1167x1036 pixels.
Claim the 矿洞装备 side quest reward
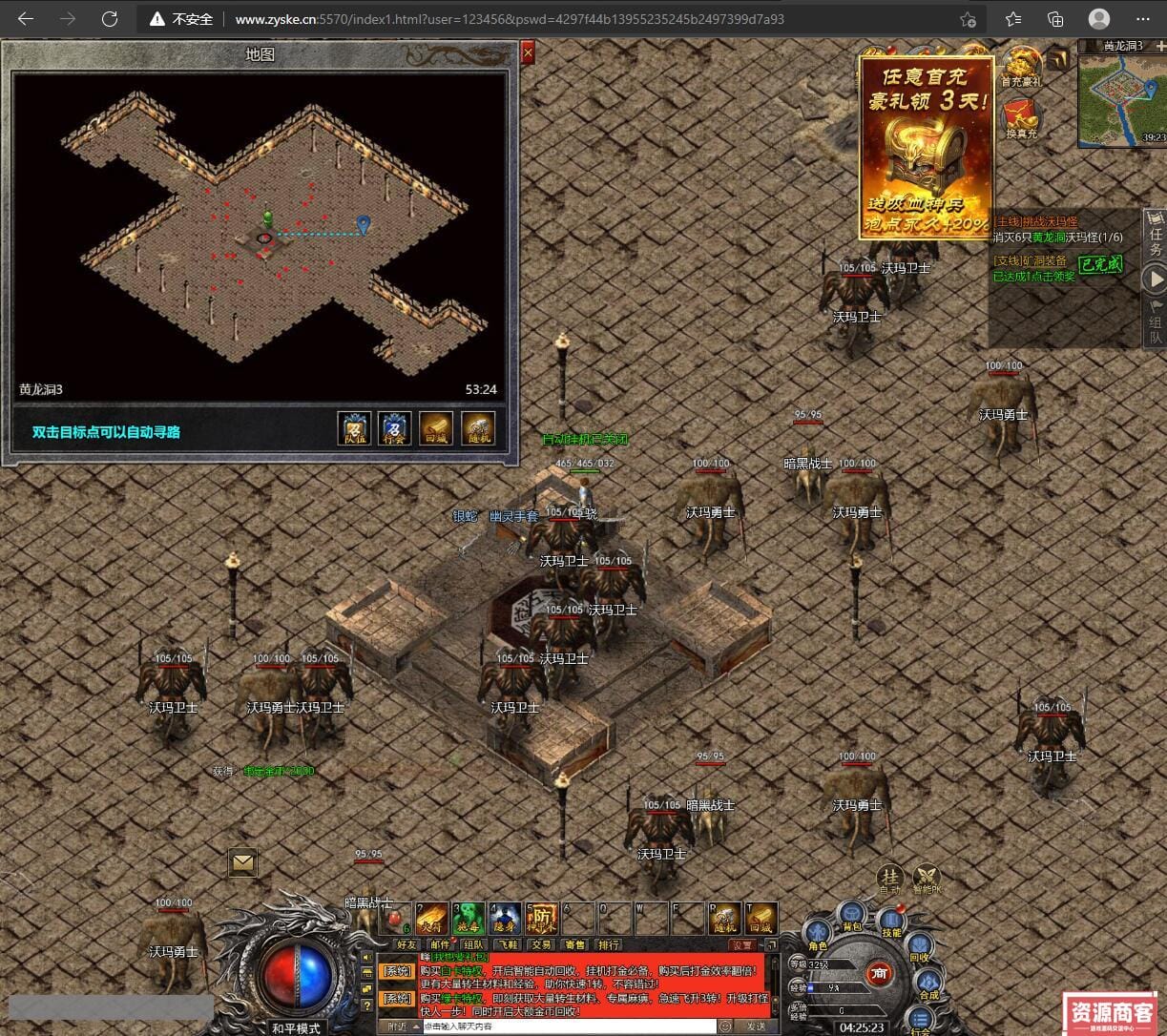pos(1100,264)
